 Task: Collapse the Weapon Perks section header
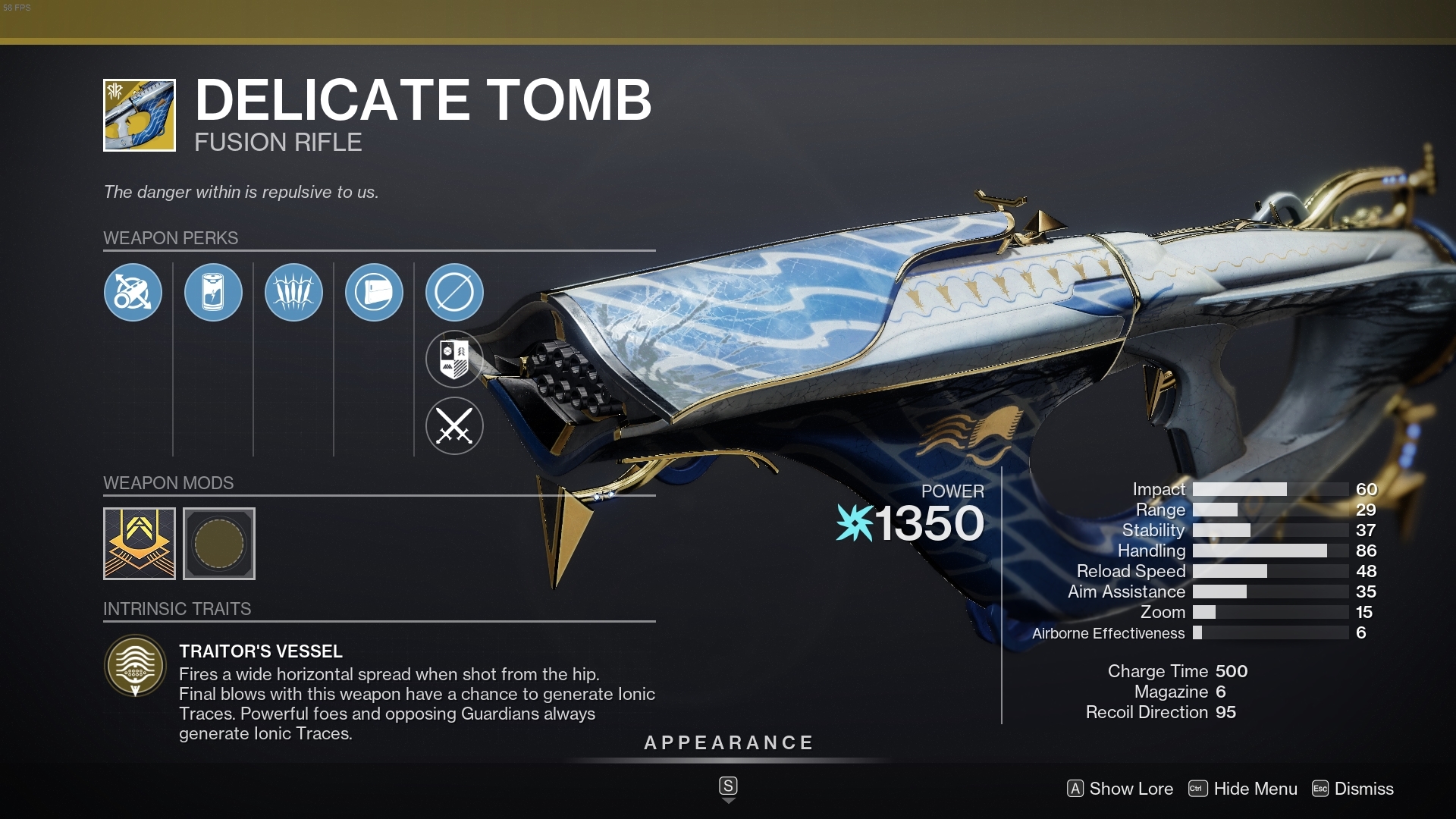(171, 237)
